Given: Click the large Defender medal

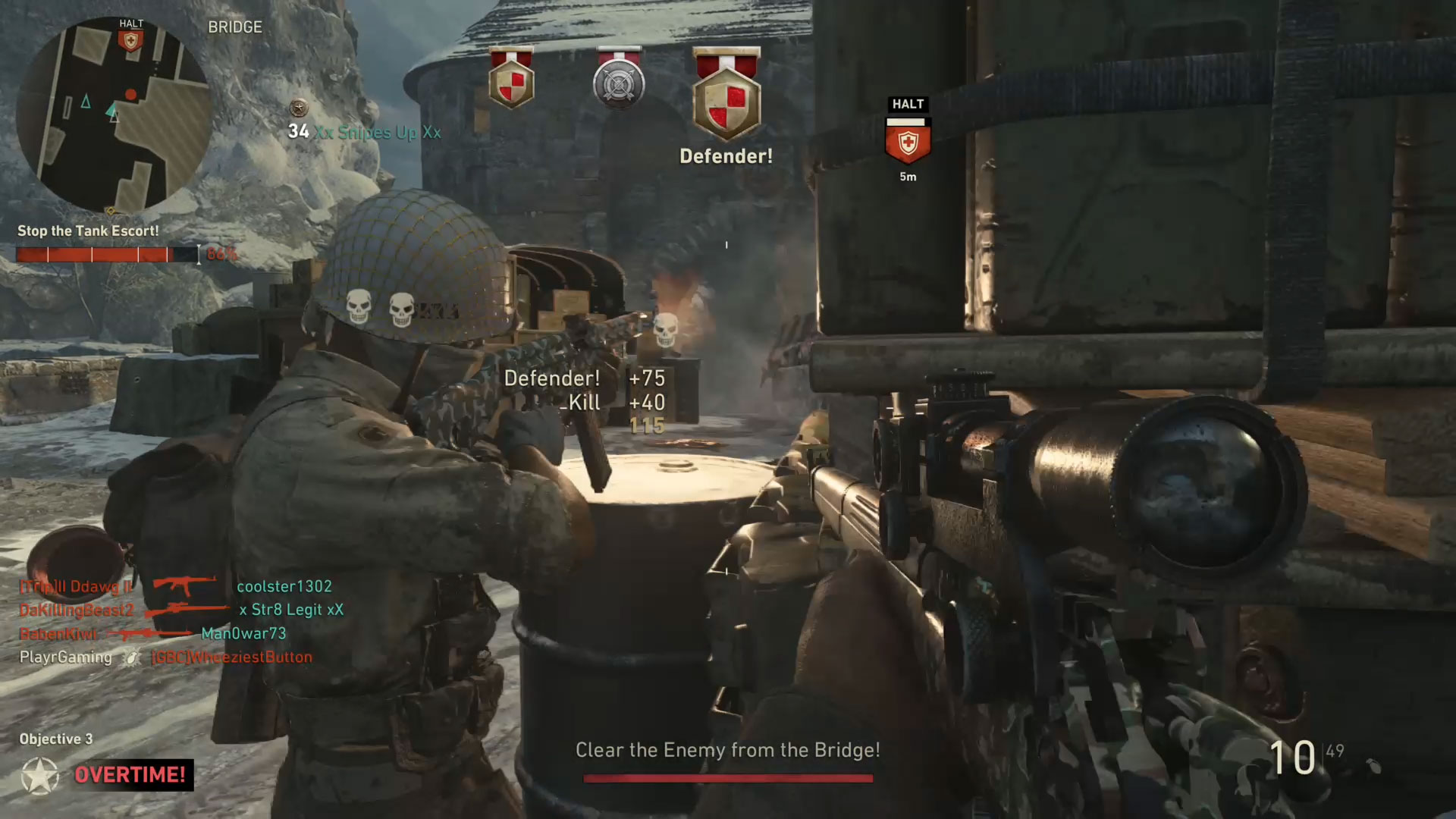Looking at the screenshot, I should click(x=726, y=96).
